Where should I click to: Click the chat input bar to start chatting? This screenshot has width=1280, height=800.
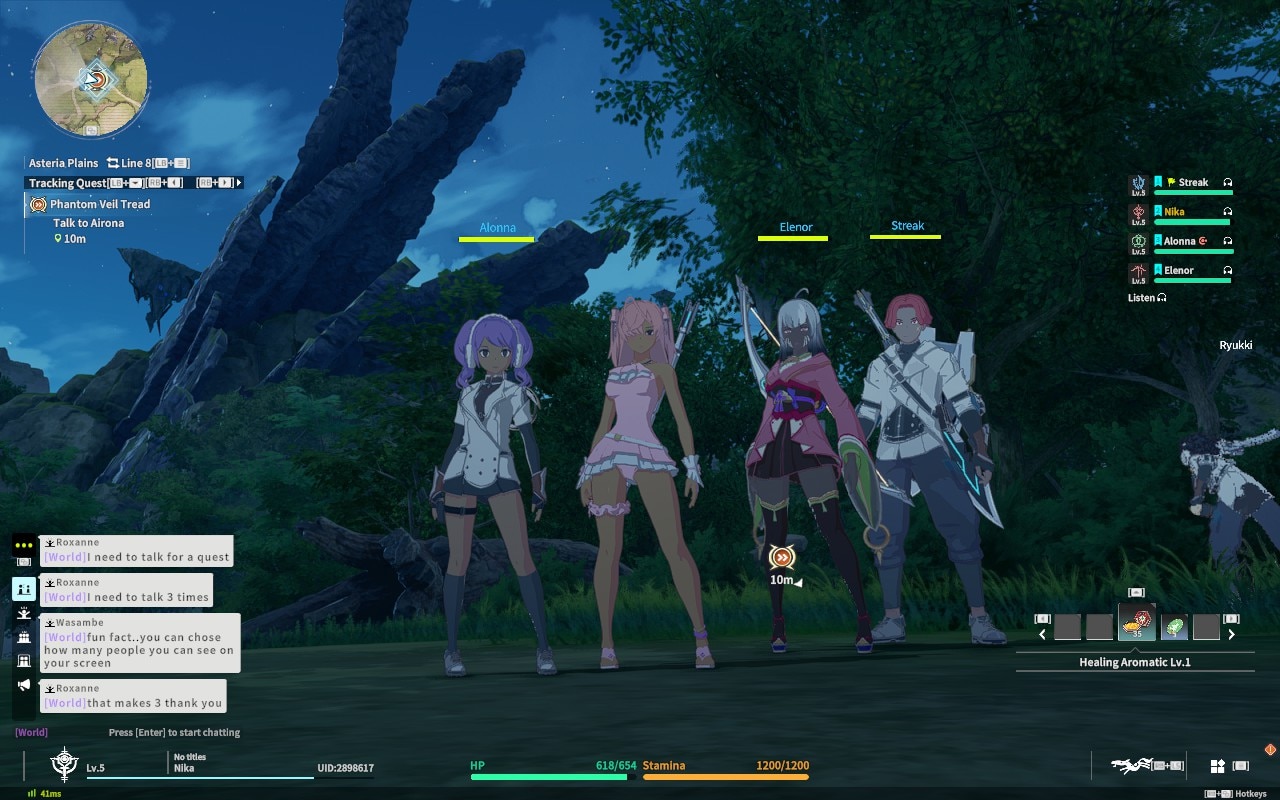point(174,732)
